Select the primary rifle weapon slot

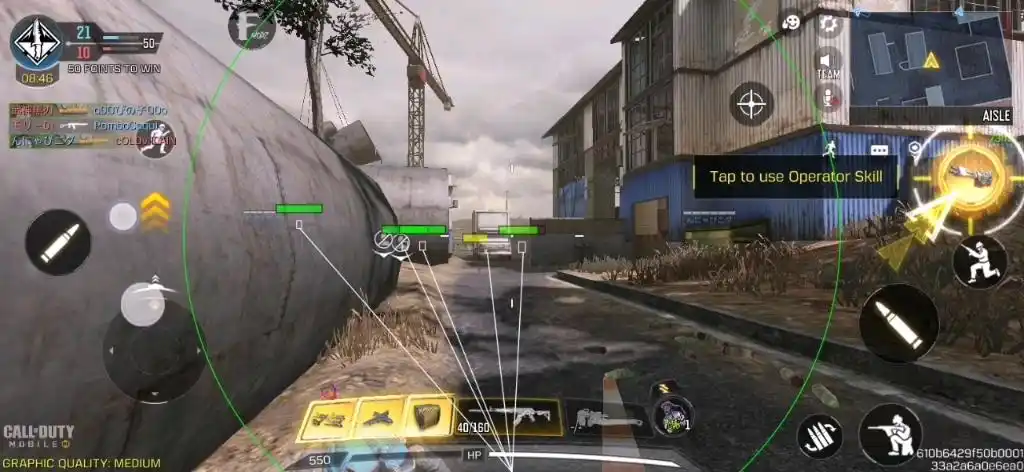coord(508,417)
